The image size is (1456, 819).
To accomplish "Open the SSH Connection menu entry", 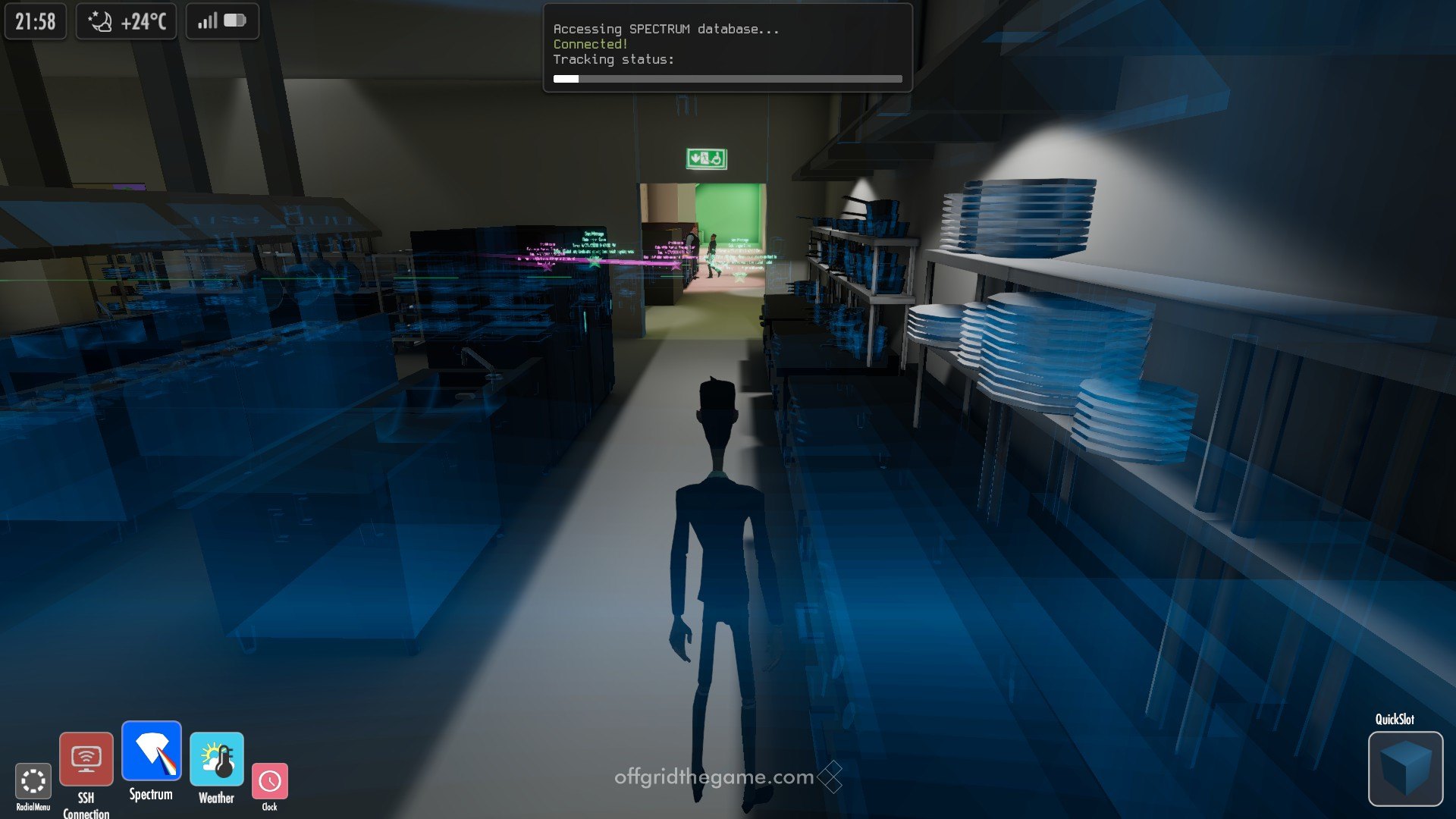I will (86, 758).
